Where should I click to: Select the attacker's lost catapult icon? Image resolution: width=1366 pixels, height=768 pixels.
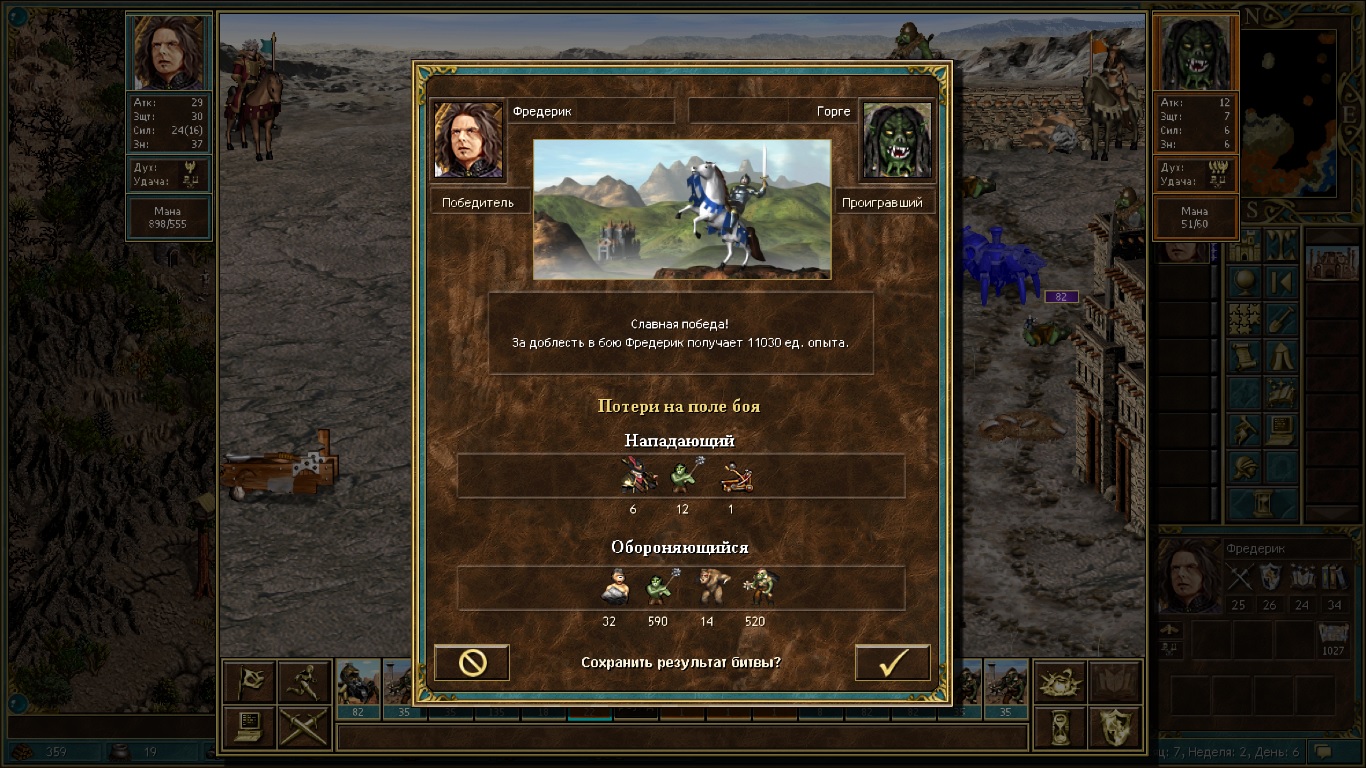click(736, 477)
